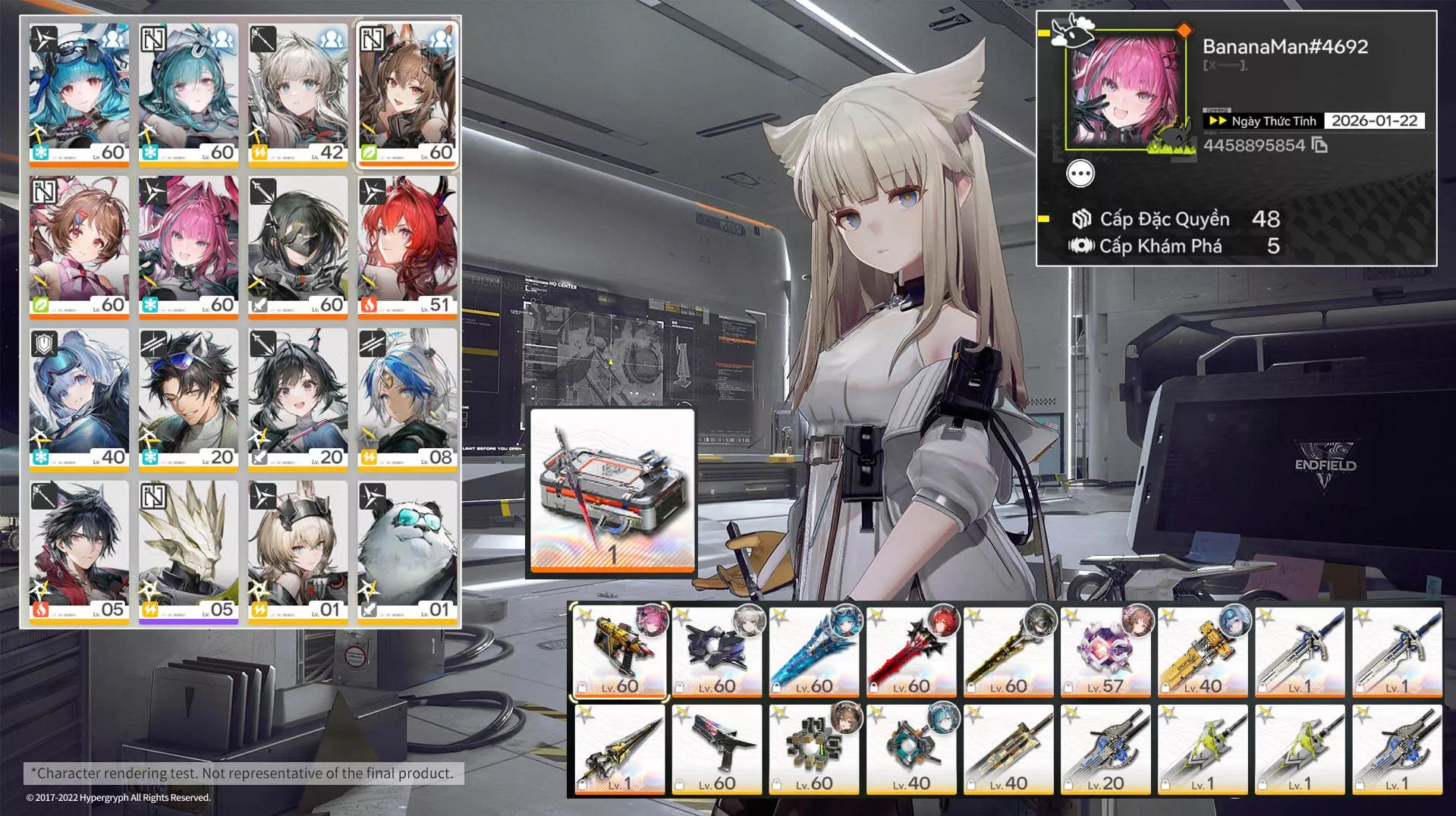1456x816 pixels.
Task: Choose the dark purple gauntlet level 60 weapon
Action: pyautogui.click(x=716, y=651)
